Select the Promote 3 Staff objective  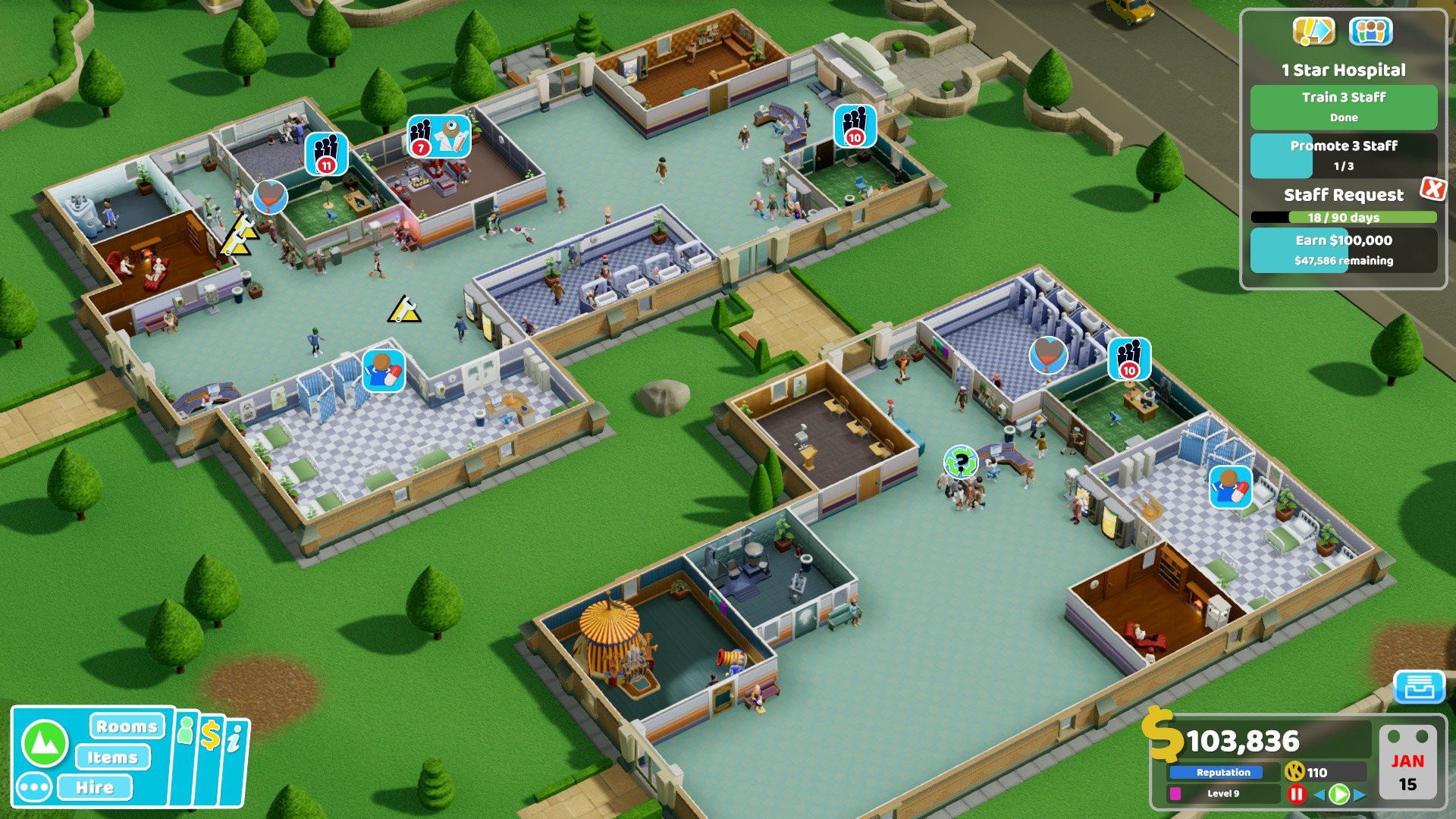click(x=1343, y=155)
